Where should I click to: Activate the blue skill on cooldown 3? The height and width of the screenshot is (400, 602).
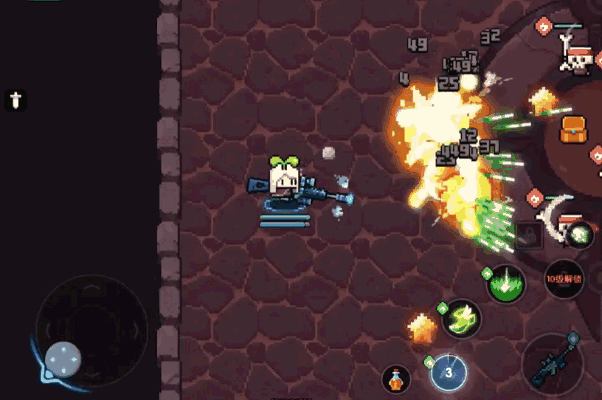pos(449,373)
